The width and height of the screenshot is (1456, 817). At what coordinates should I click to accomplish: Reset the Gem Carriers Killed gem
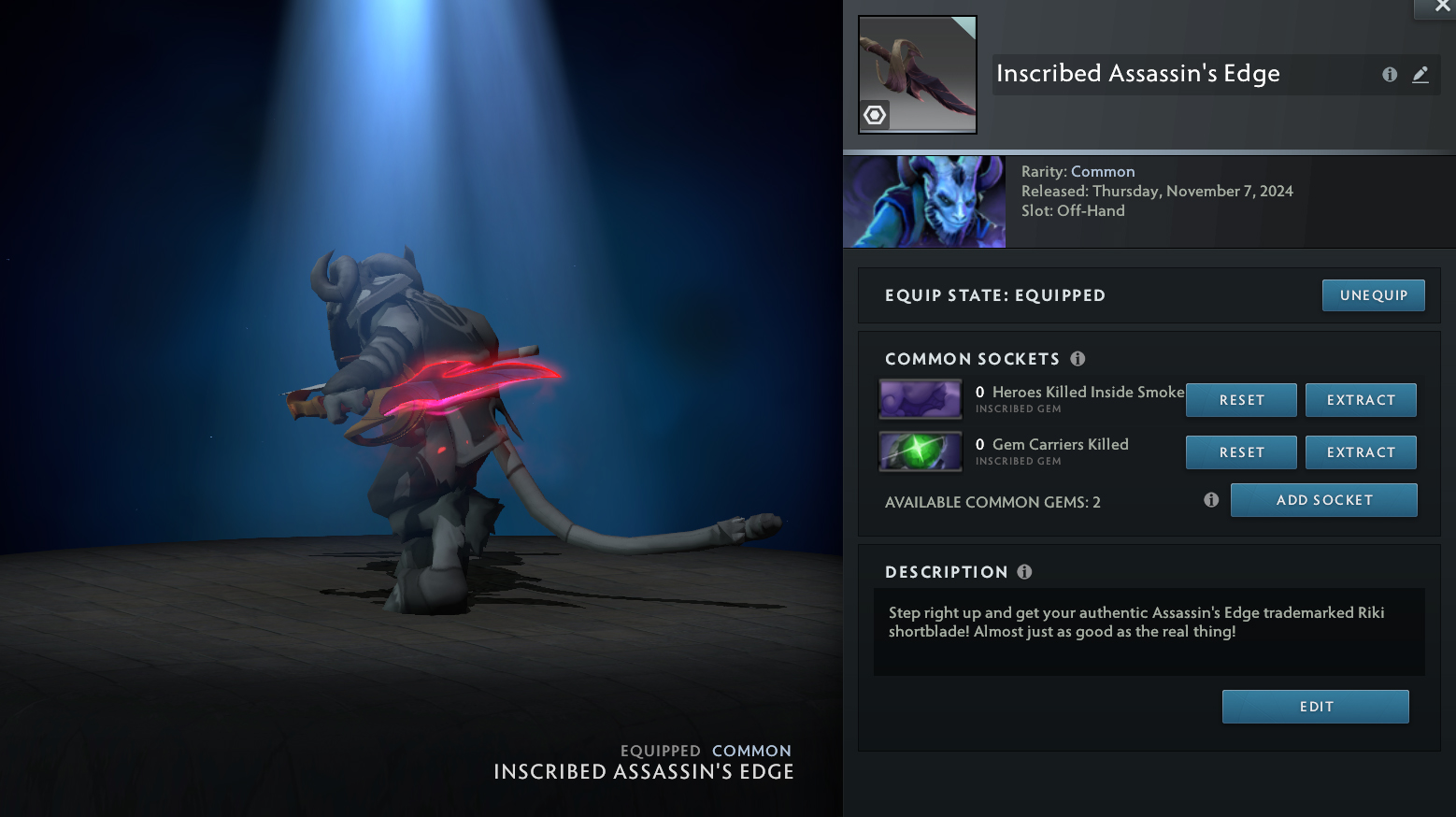[x=1241, y=452]
